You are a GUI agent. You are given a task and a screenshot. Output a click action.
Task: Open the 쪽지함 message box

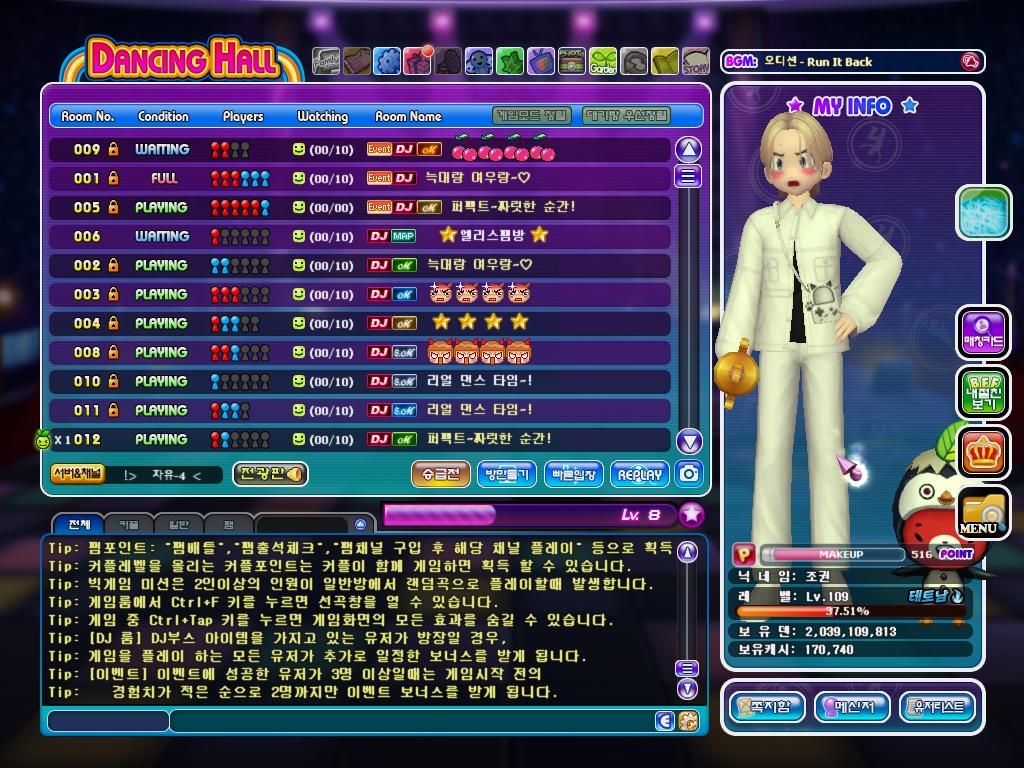tap(767, 708)
